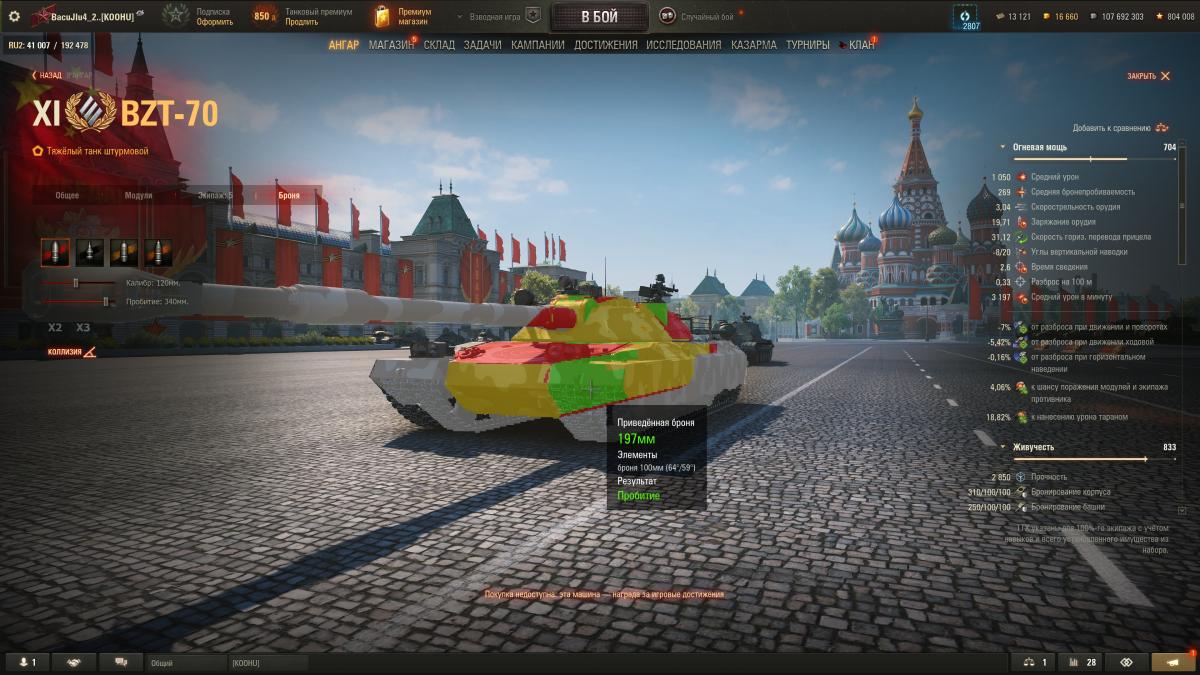Go to the КАЗАРМА screen
Viewport: 1200px width, 675px height.
pos(753,45)
